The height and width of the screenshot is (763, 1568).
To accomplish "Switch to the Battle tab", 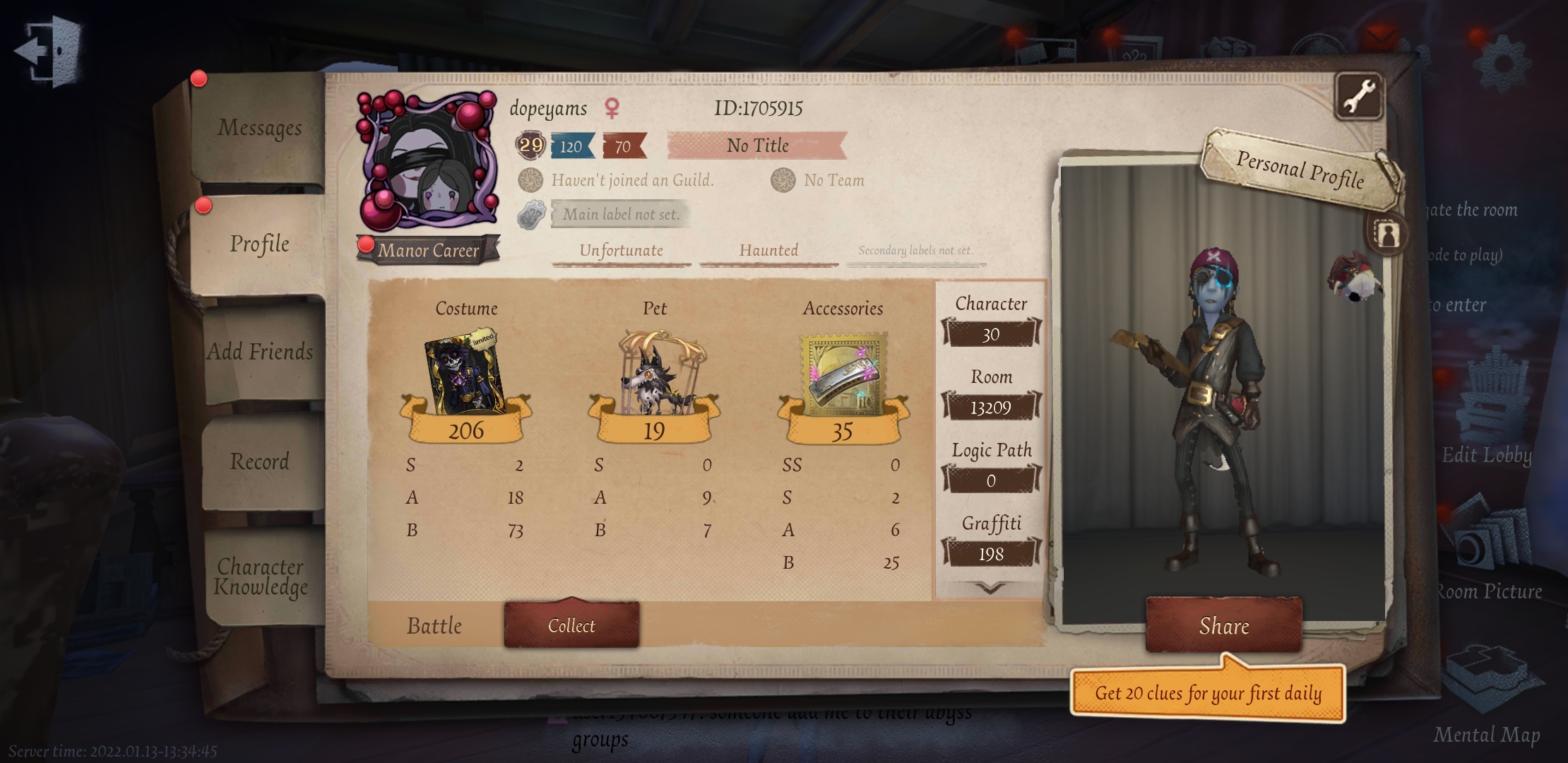I will tap(434, 625).
